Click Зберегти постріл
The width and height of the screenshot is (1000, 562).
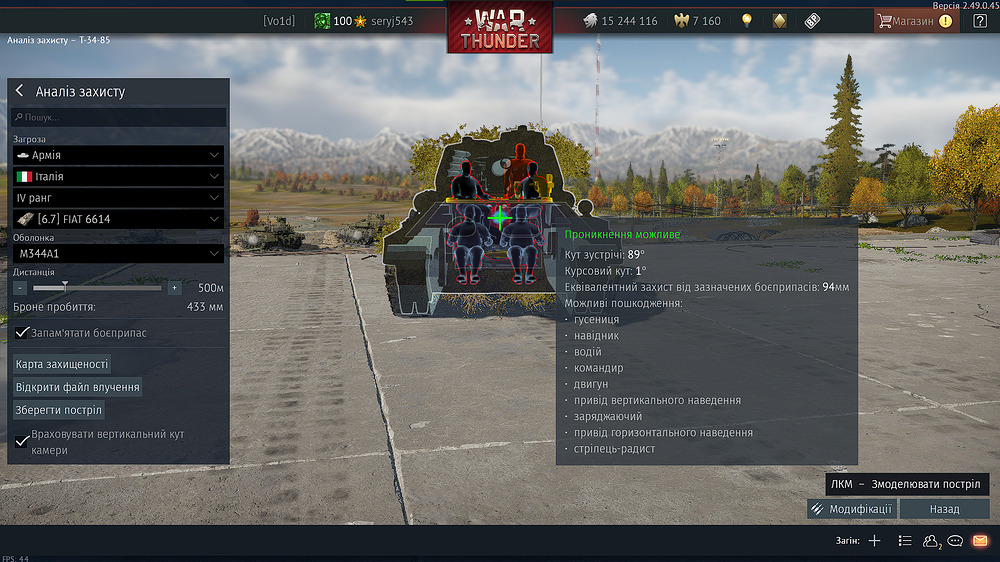pos(59,410)
